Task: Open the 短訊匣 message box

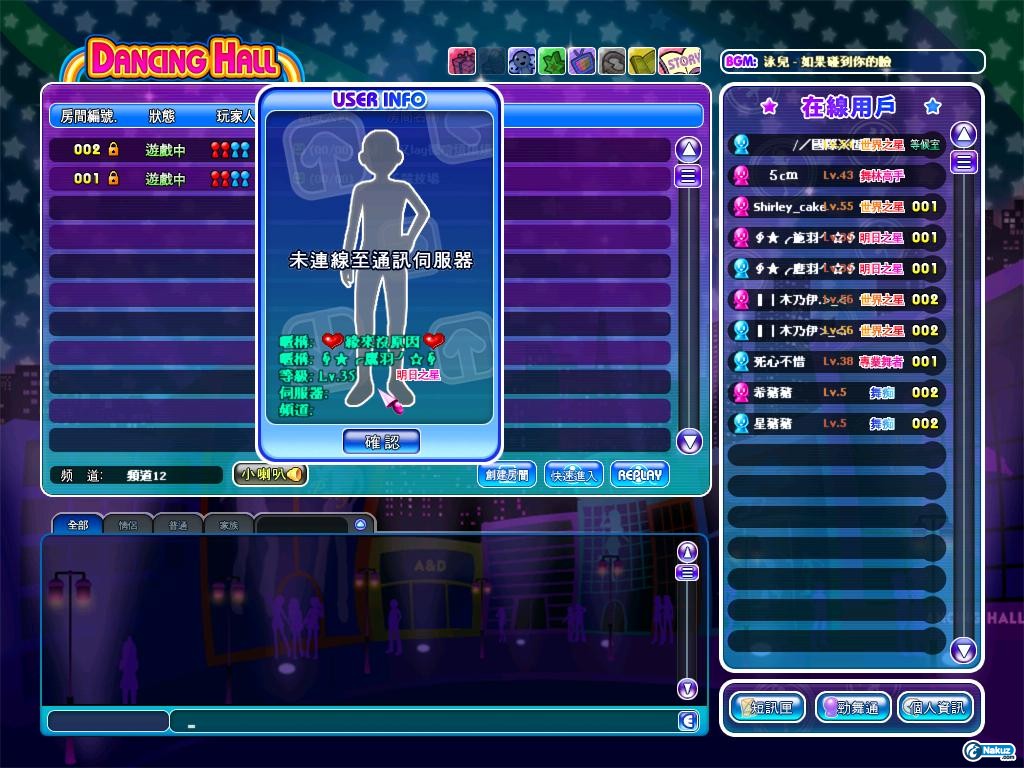Action: click(x=768, y=708)
